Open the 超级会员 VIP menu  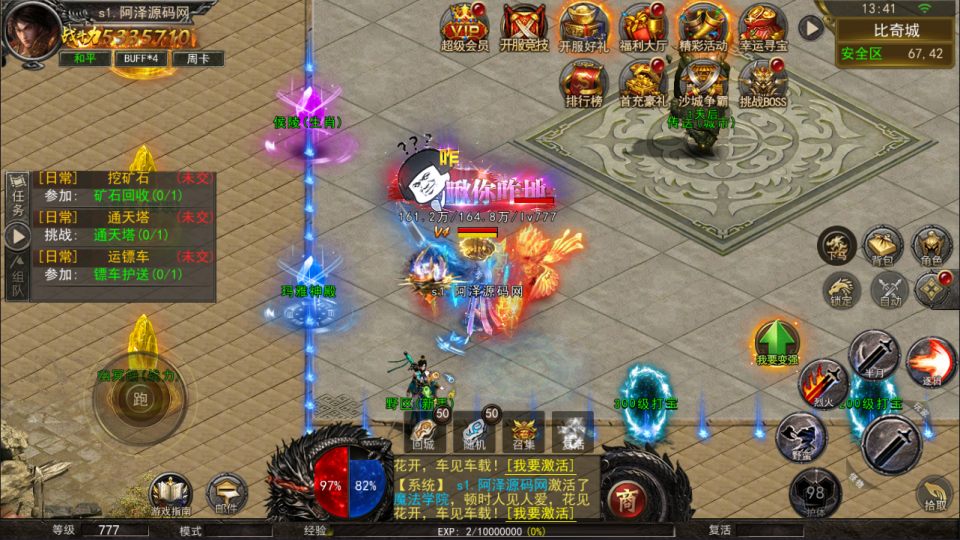(x=465, y=24)
